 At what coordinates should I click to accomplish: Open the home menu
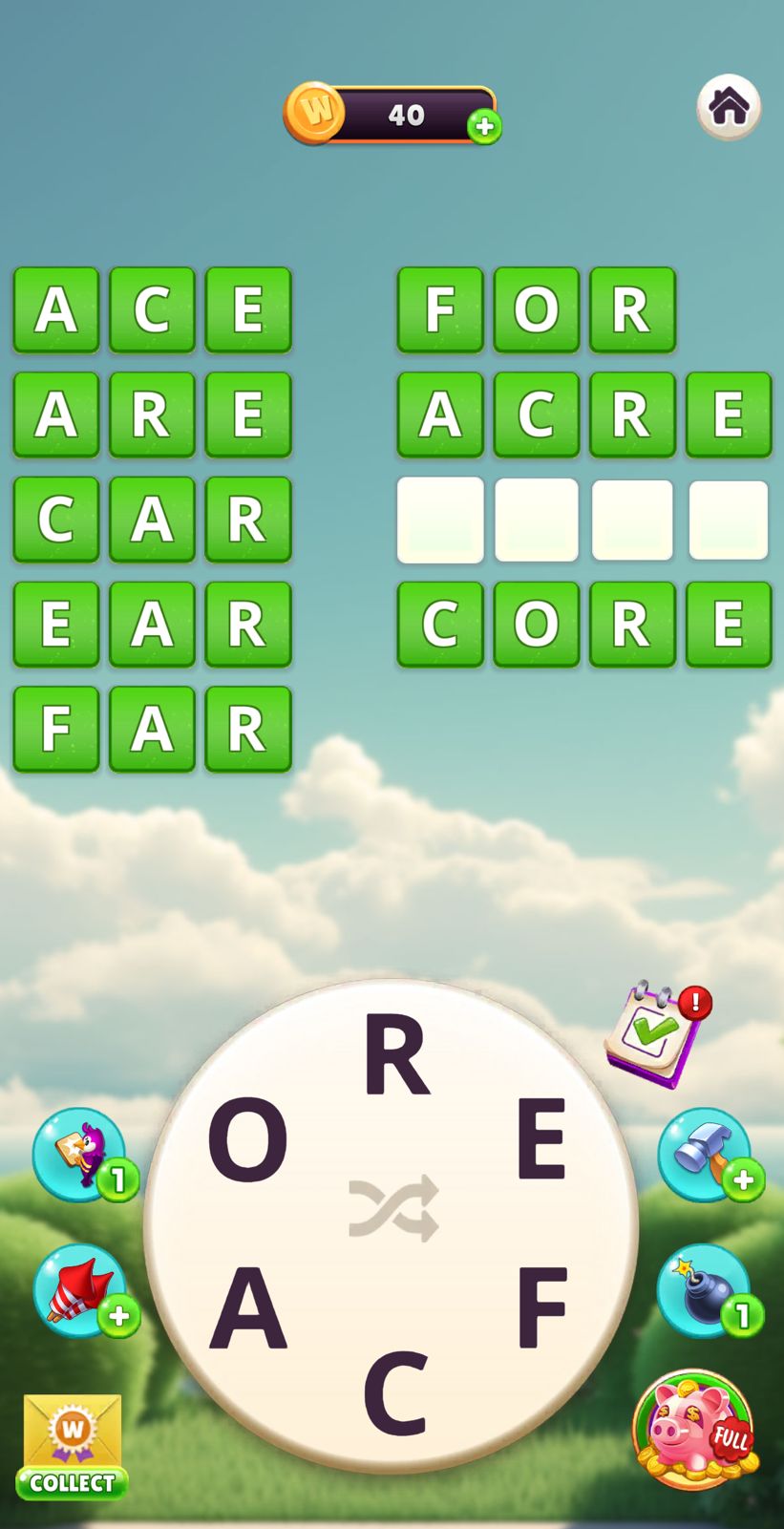(729, 106)
